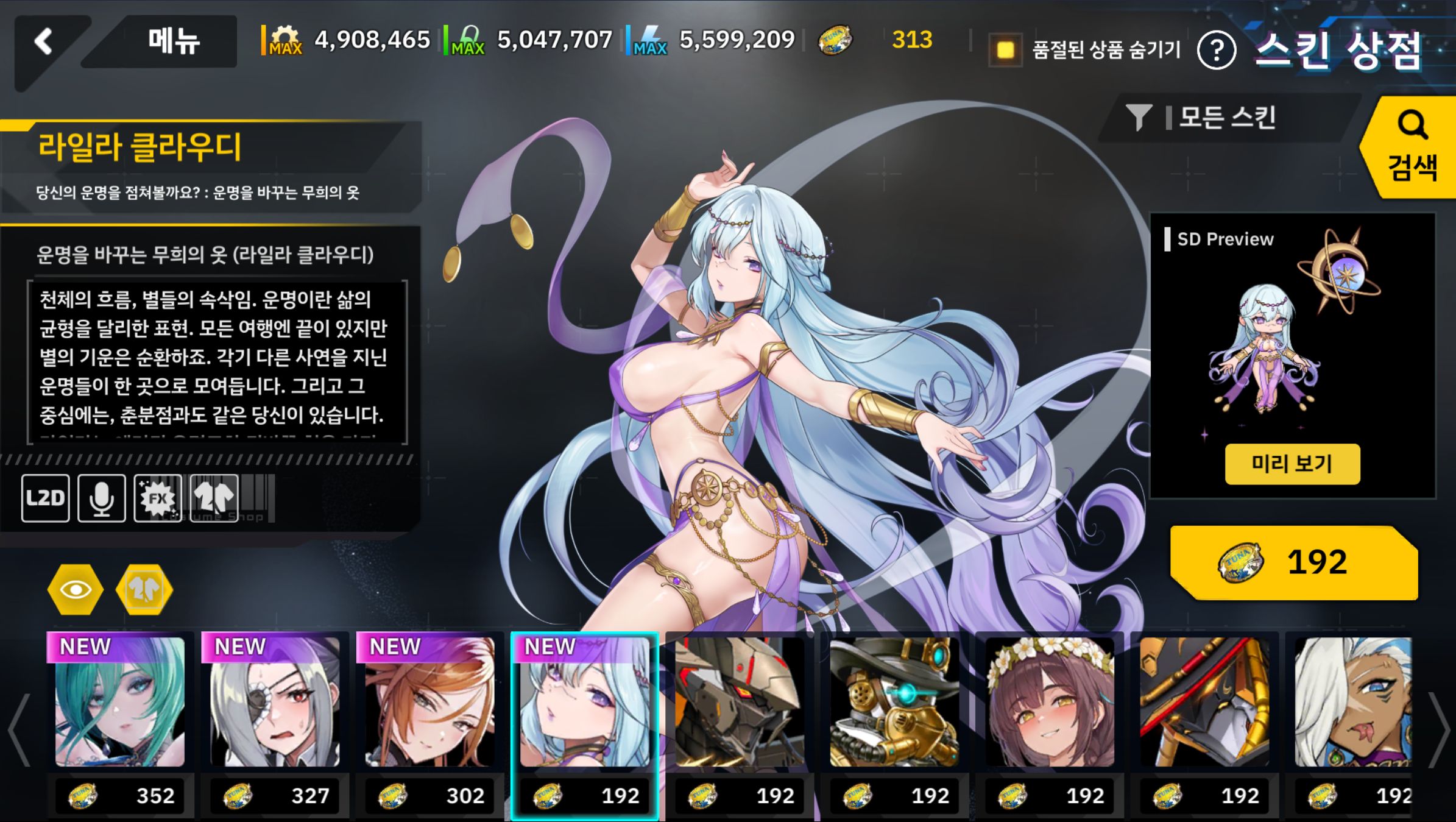This screenshot has height=822, width=1456.
Task: Open the 메뉴 menu
Action: click(x=173, y=42)
